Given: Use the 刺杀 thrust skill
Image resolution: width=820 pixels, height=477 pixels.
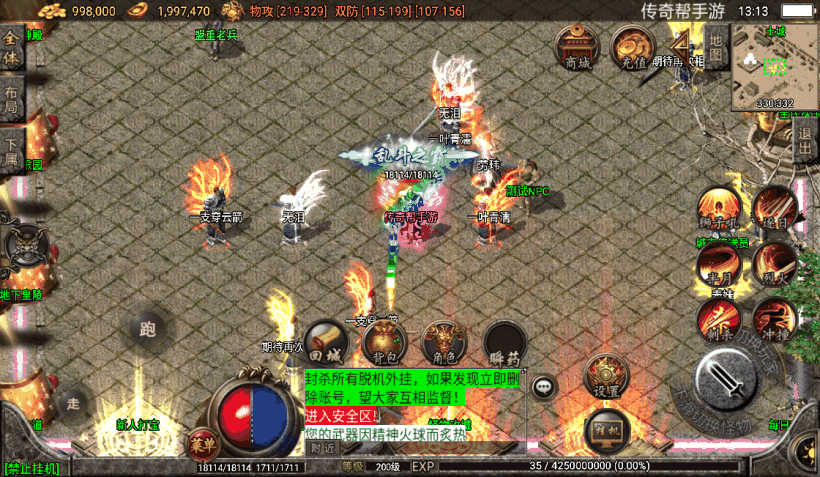Looking at the screenshot, I should pos(718,320).
